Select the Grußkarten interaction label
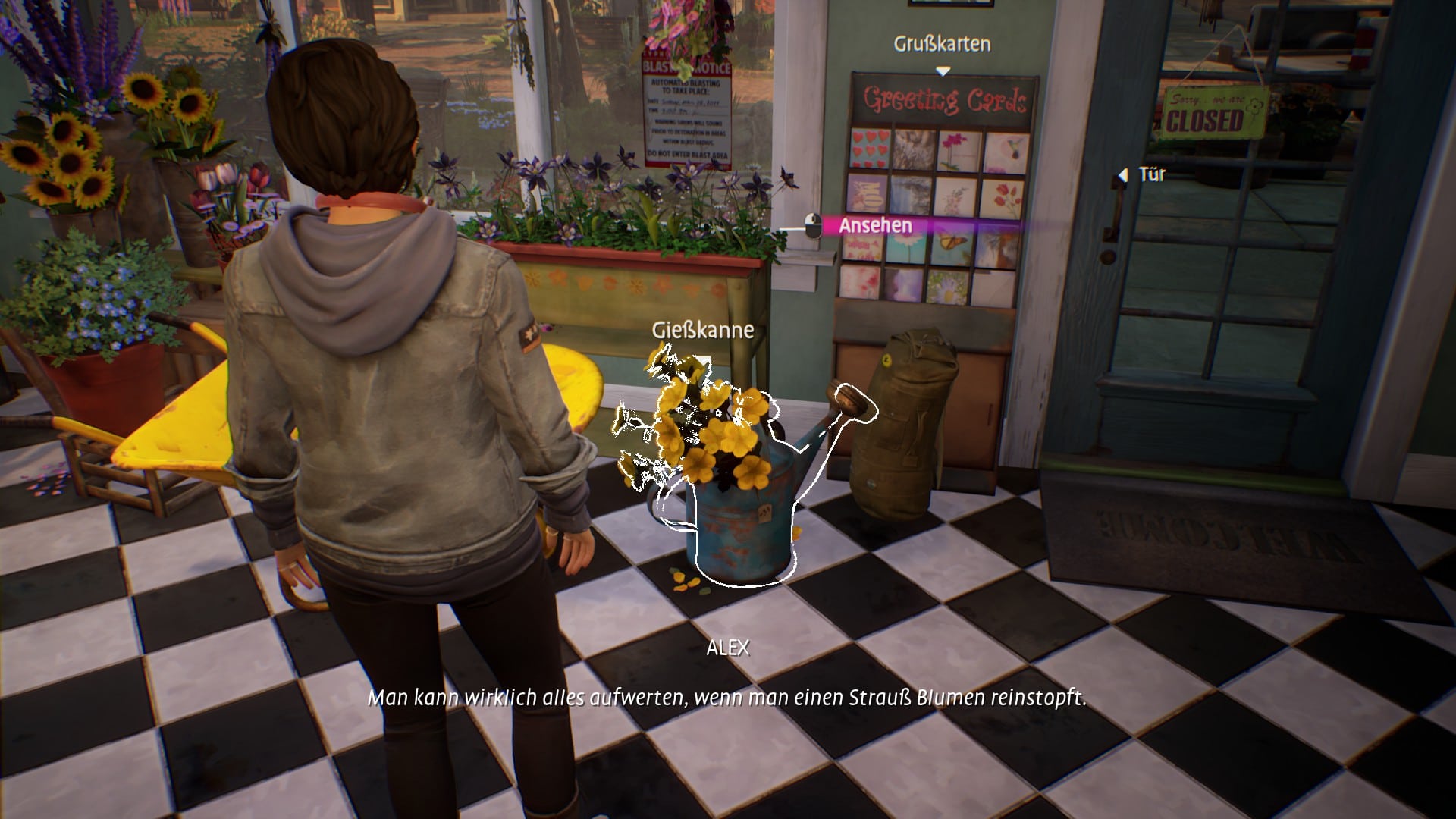 [942, 44]
